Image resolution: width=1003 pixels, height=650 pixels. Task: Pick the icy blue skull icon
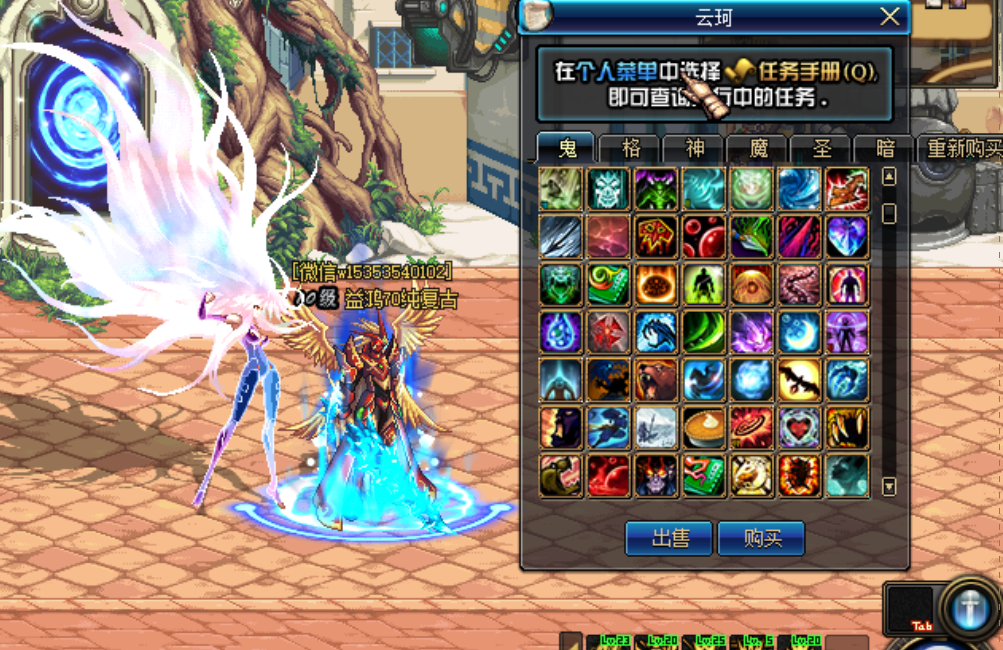tap(608, 188)
